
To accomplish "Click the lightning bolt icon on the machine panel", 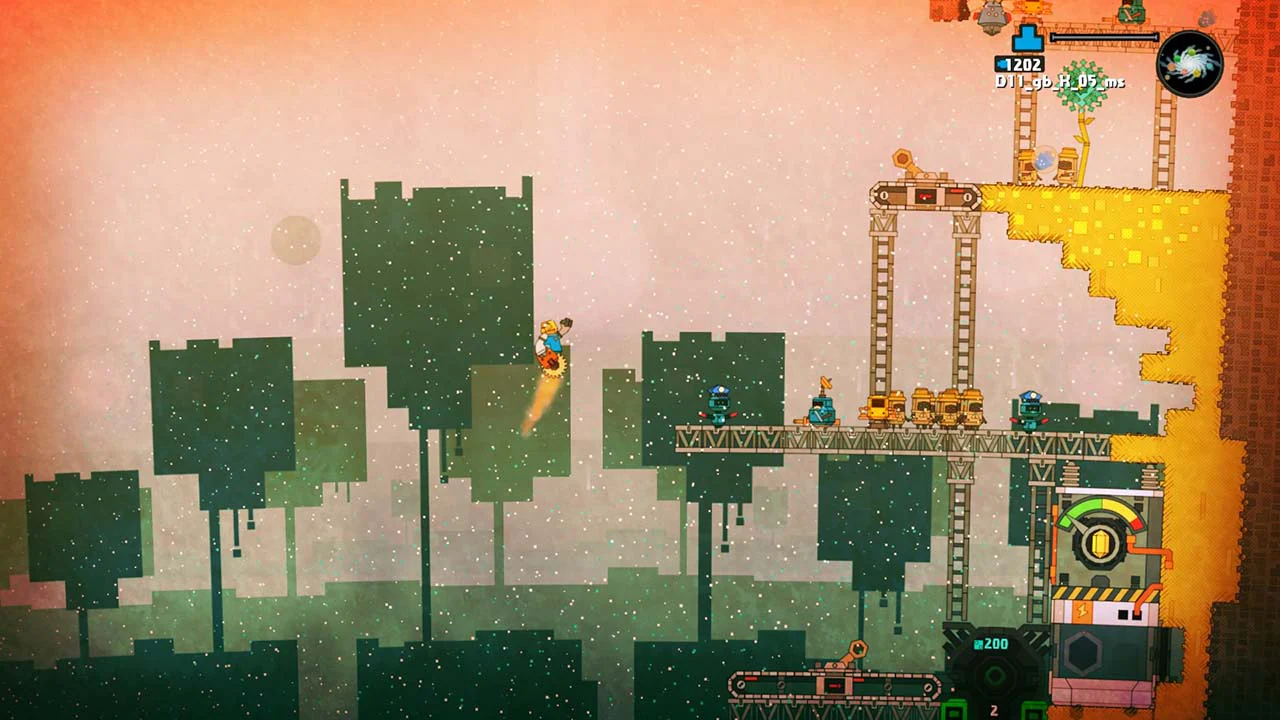I will 1081,610.
